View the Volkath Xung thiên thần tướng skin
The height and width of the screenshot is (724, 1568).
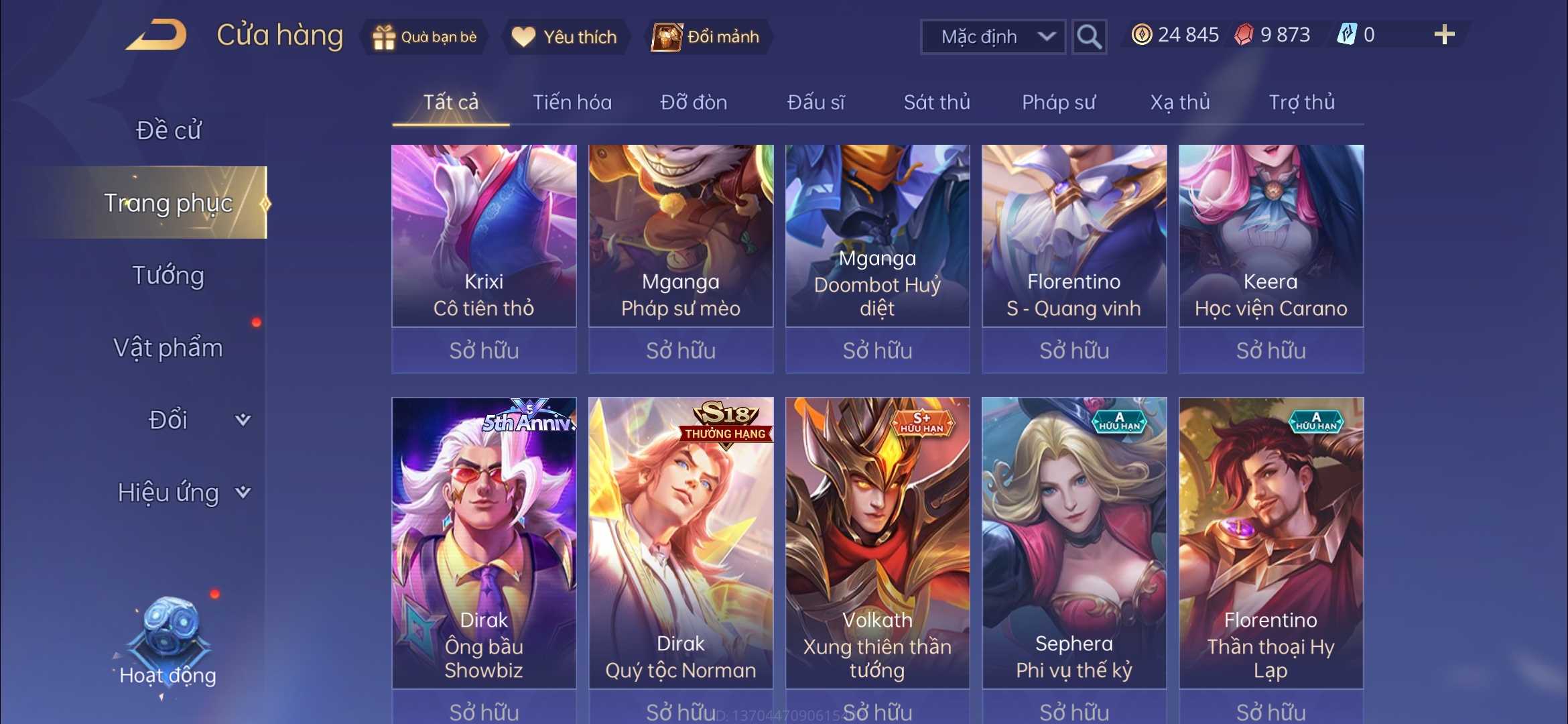point(877,543)
